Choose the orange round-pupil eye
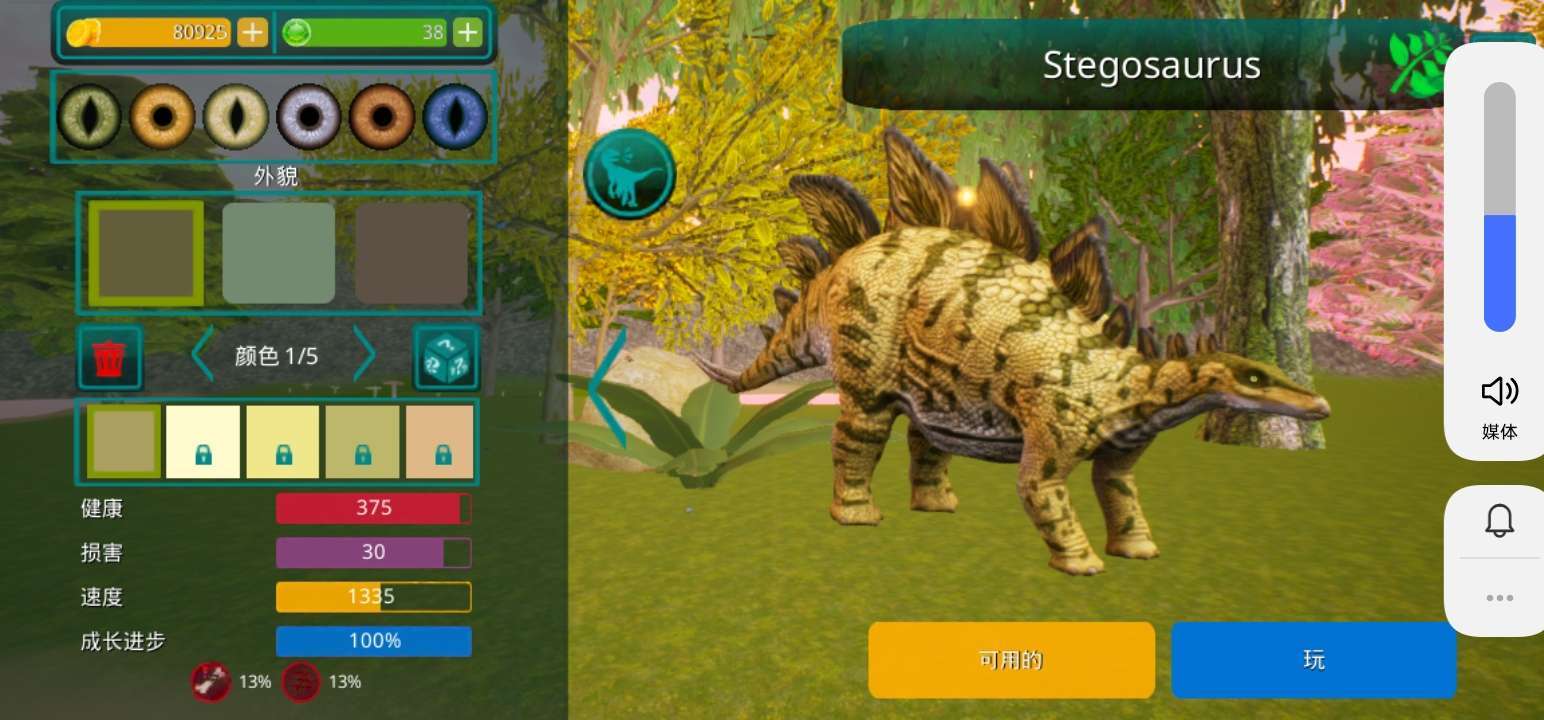This screenshot has width=1544, height=720. pyautogui.click(x=162, y=117)
